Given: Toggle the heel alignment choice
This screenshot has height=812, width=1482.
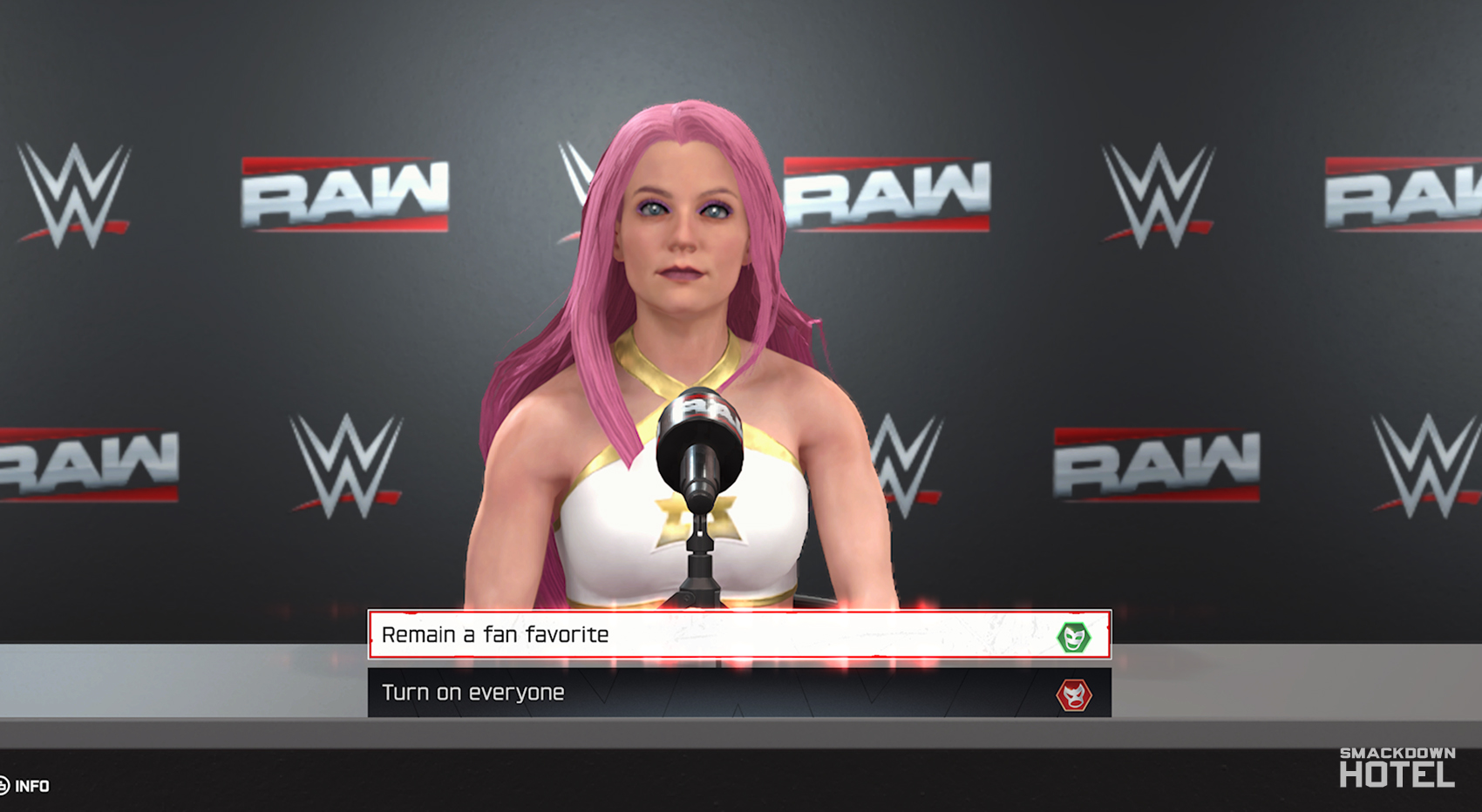Looking at the screenshot, I should [x=1075, y=694].
